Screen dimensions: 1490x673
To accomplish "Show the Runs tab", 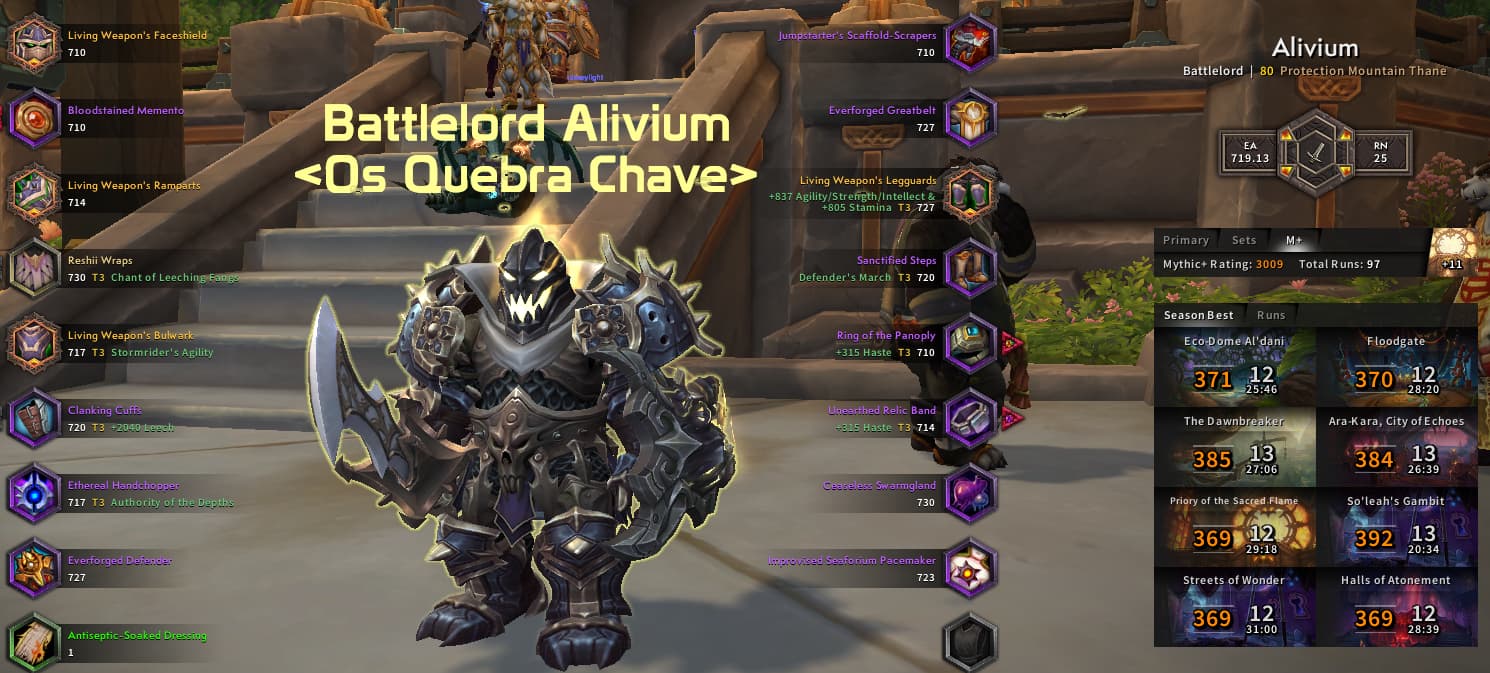I will coord(1271,315).
